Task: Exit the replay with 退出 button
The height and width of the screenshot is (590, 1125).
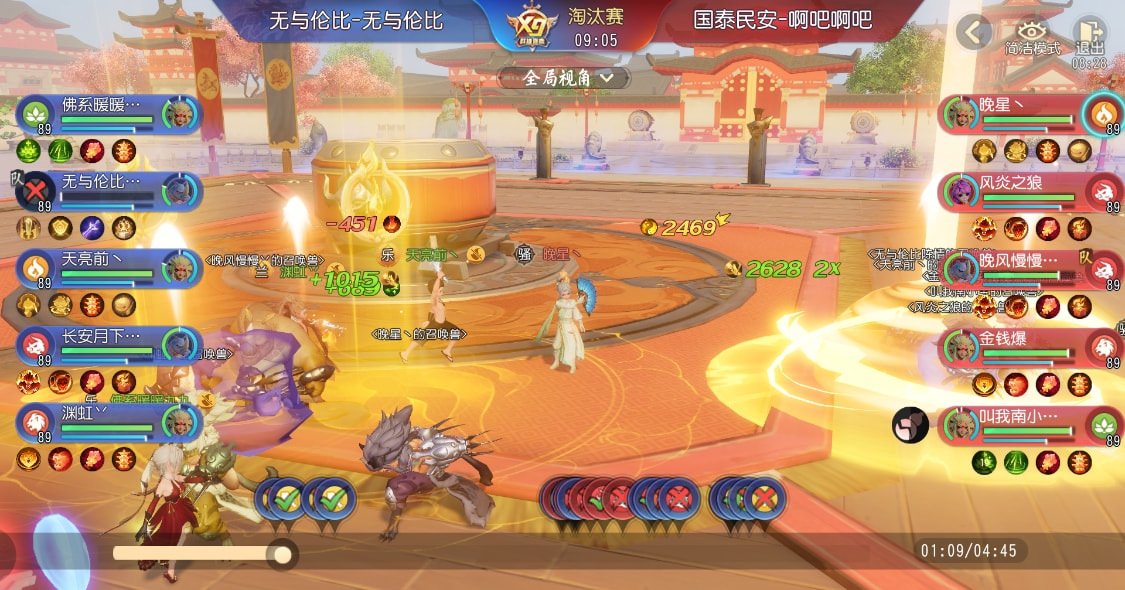Action: (x=1089, y=37)
